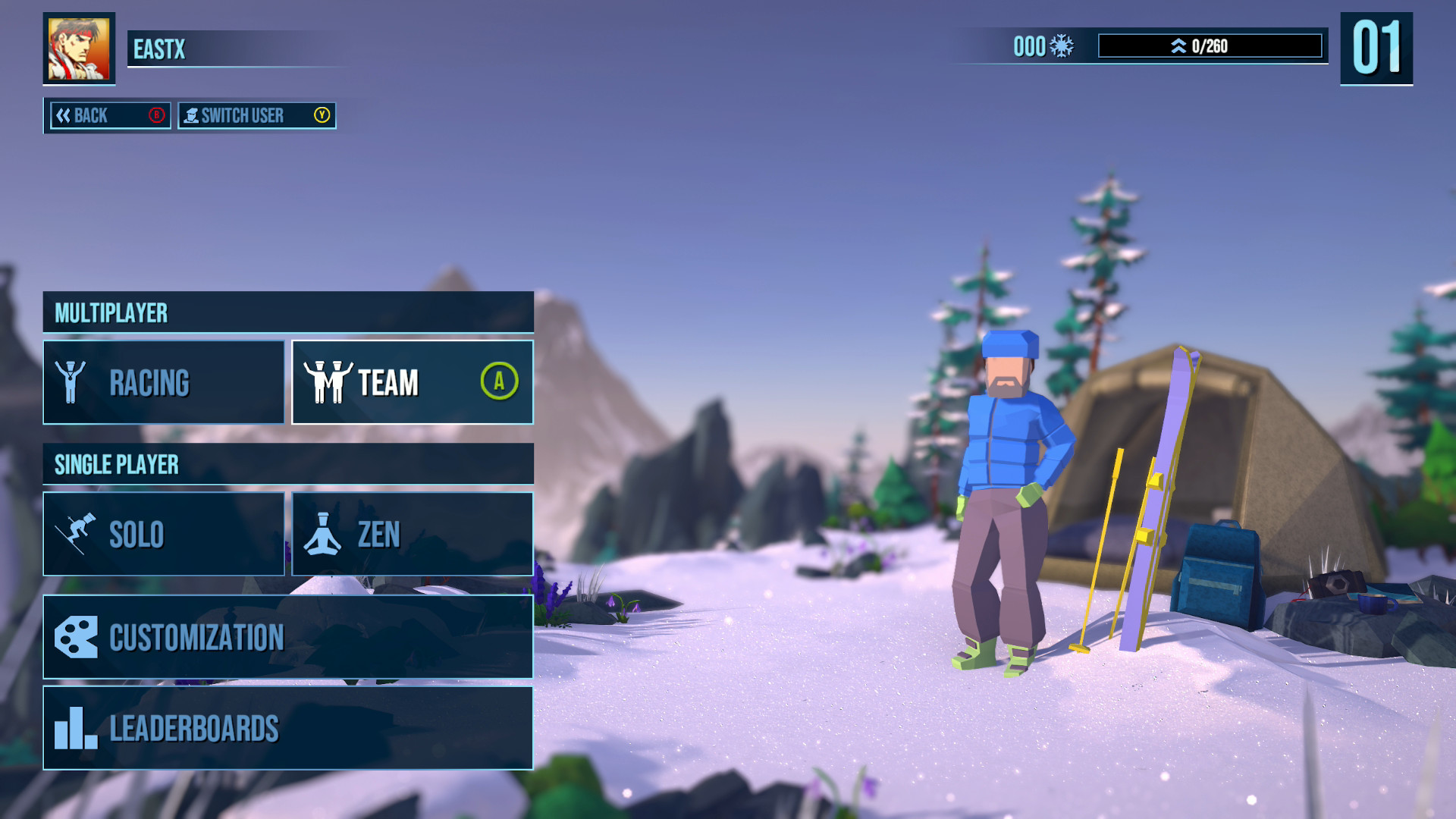Select the Racing victory-pose icon
1456x819 pixels.
tap(71, 381)
